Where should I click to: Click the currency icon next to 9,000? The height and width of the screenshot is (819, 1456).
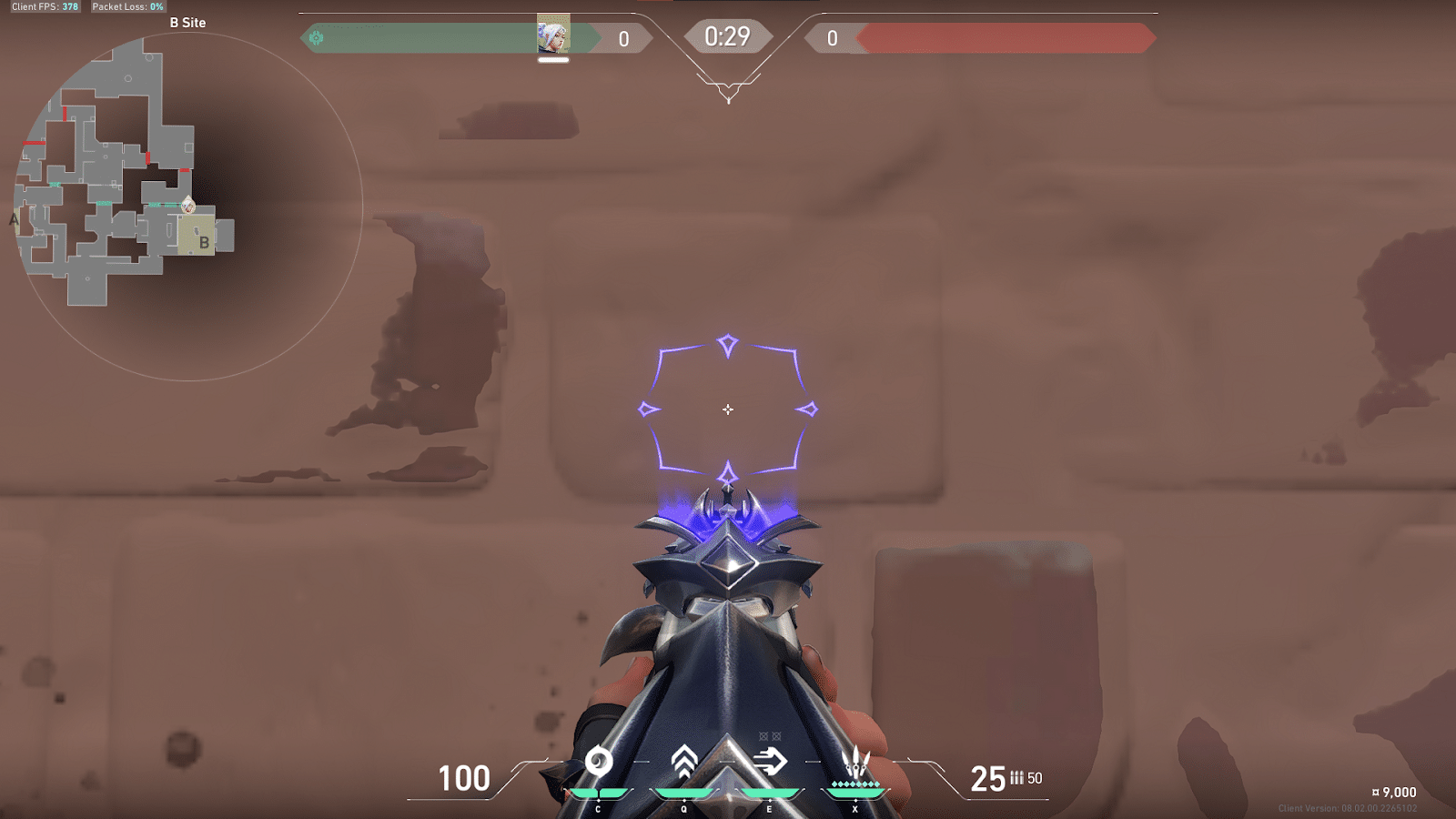pos(1375,793)
